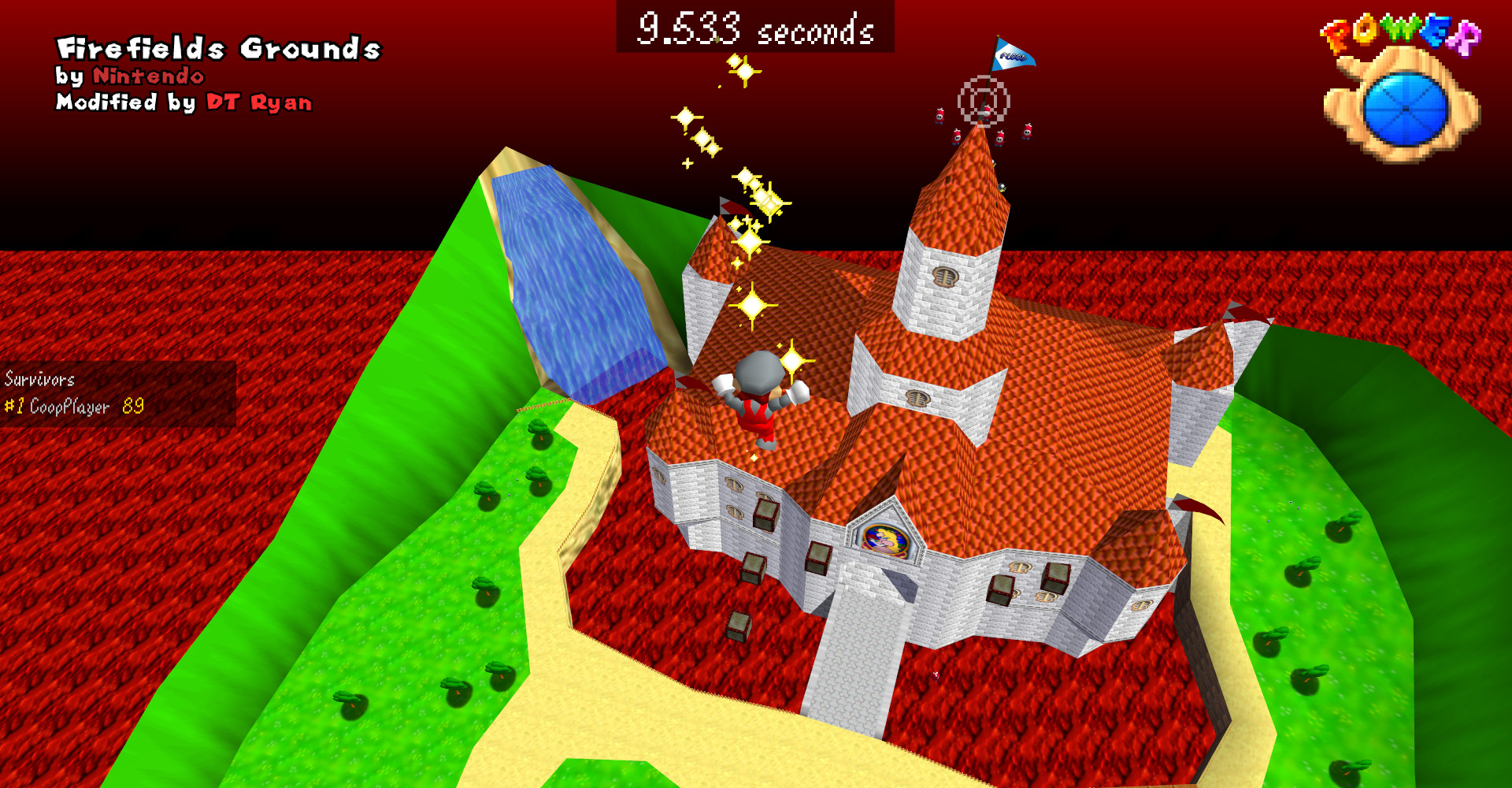This screenshot has width=1512, height=788.
Task: Click the 9.533 seconds timer banner
Action: coord(756,28)
